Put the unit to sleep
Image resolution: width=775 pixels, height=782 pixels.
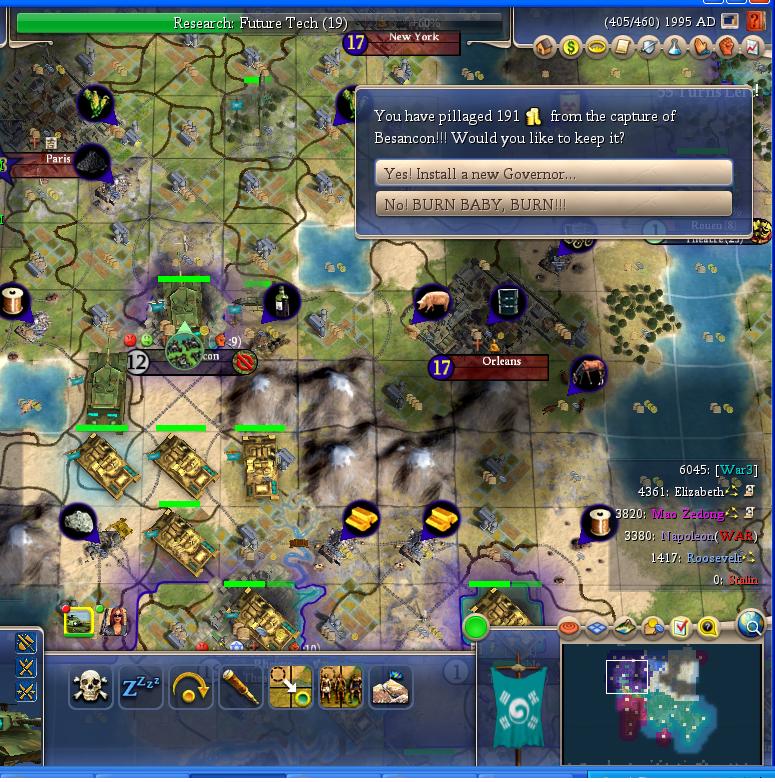141,688
